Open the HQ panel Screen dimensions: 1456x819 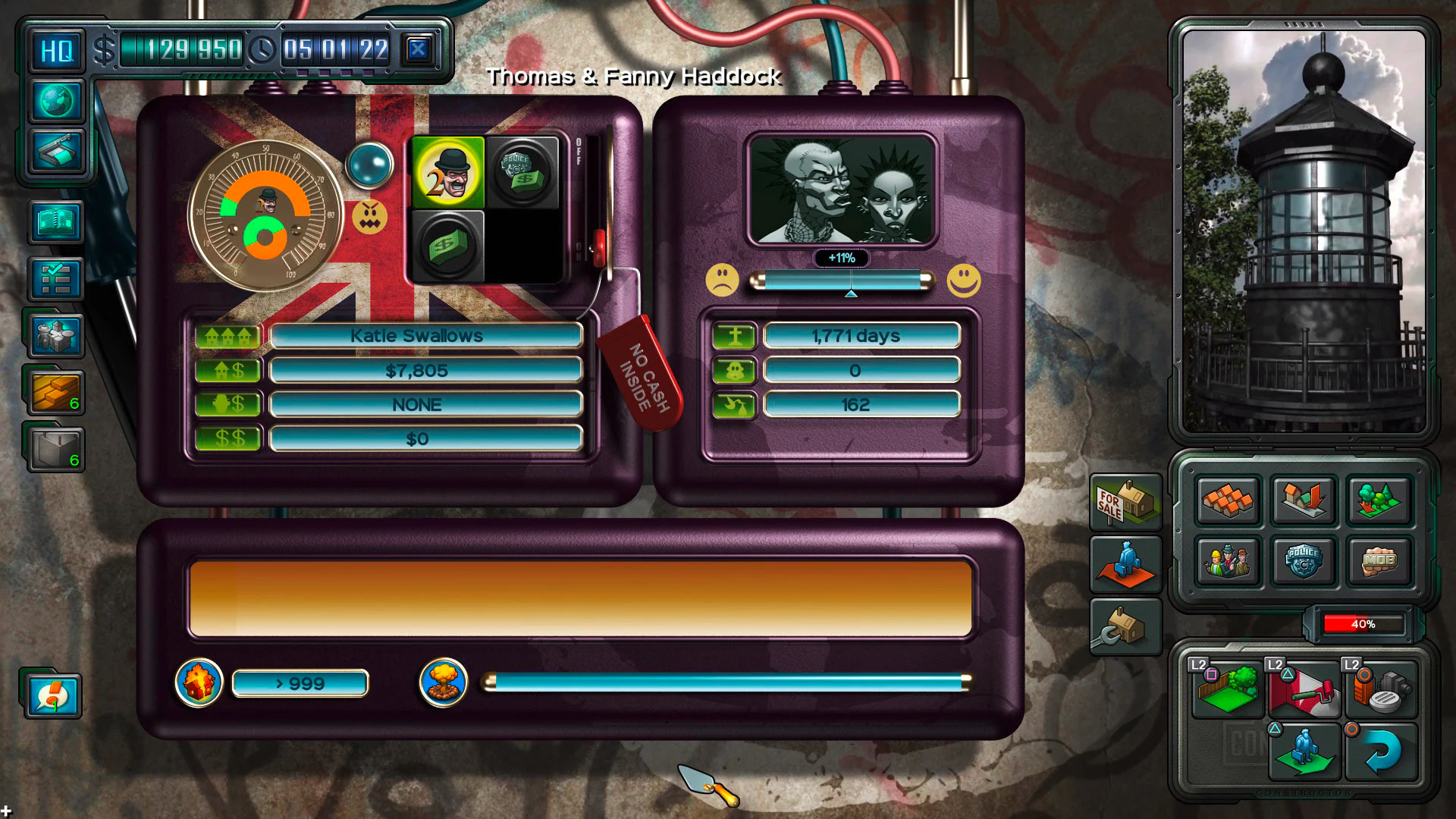pos(57,49)
